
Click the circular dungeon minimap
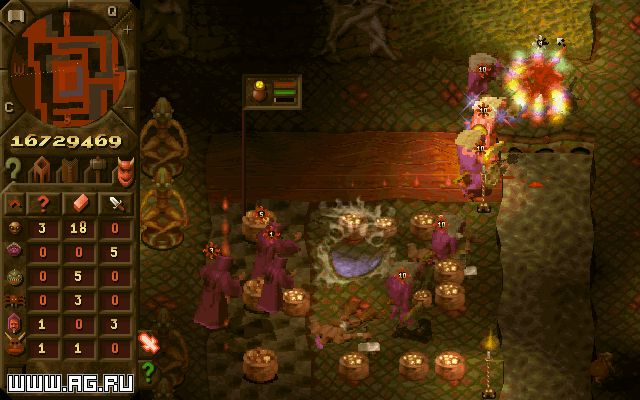68,66
